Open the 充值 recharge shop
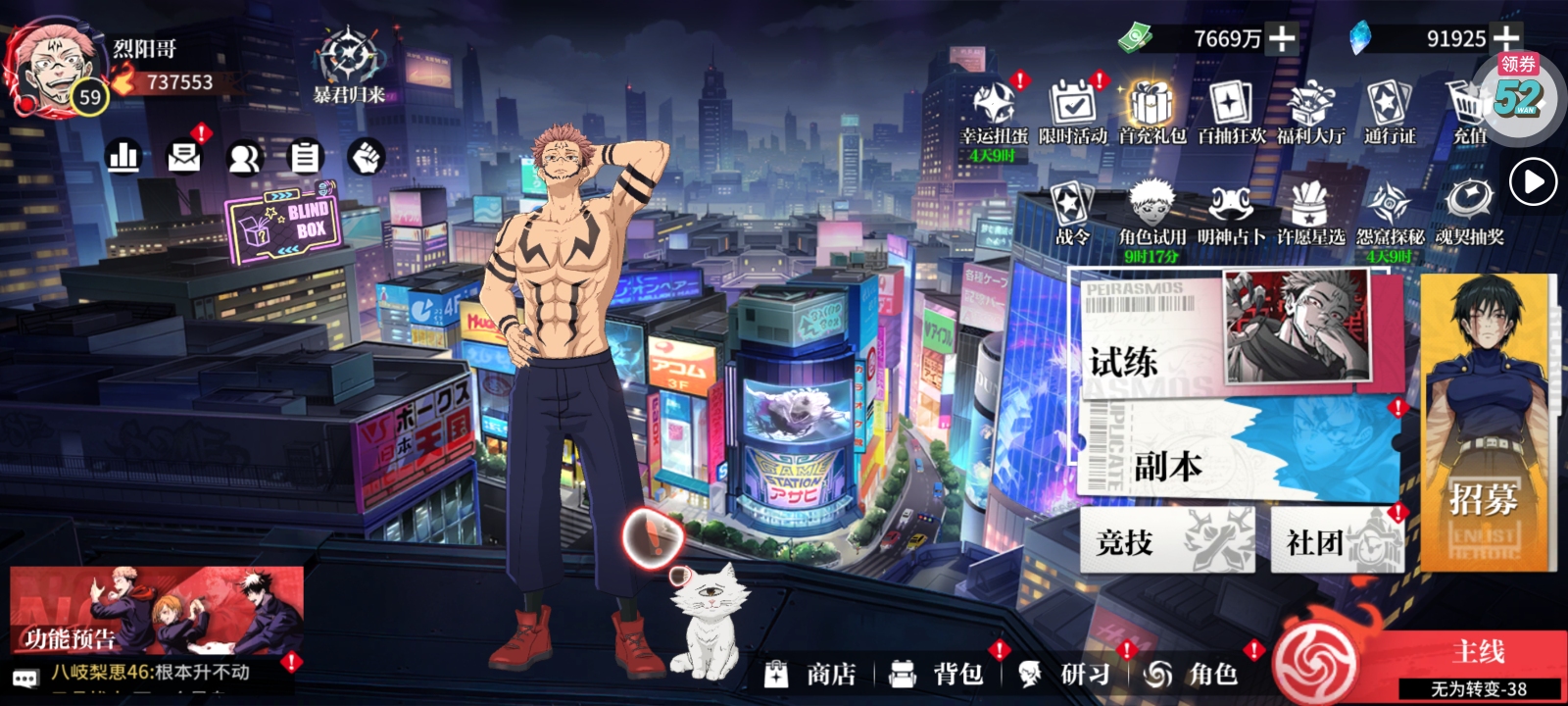The height and width of the screenshot is (706, 1568). [1468, 112]
